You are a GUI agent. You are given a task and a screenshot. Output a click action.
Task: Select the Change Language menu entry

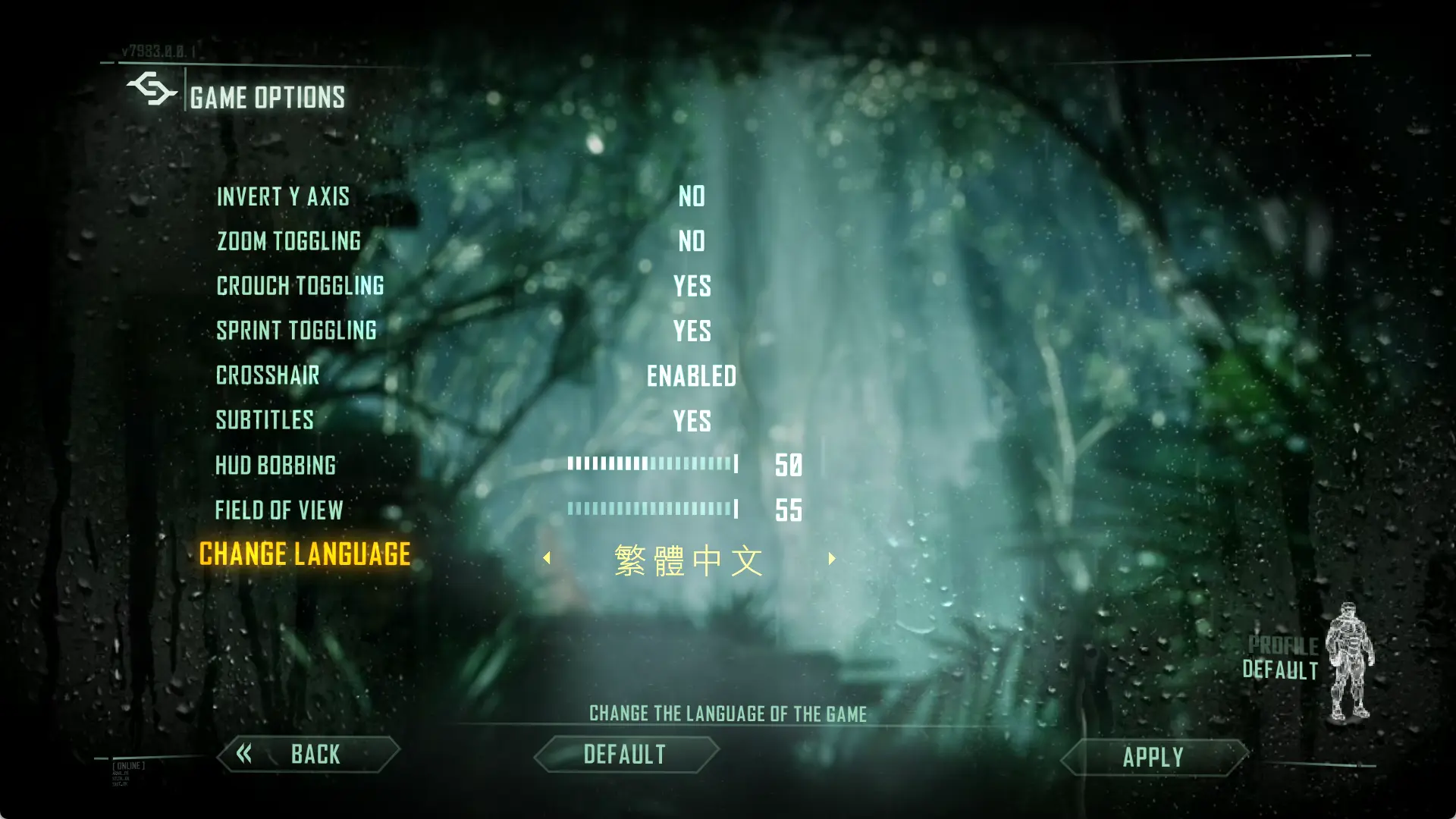tap(304, 554)
